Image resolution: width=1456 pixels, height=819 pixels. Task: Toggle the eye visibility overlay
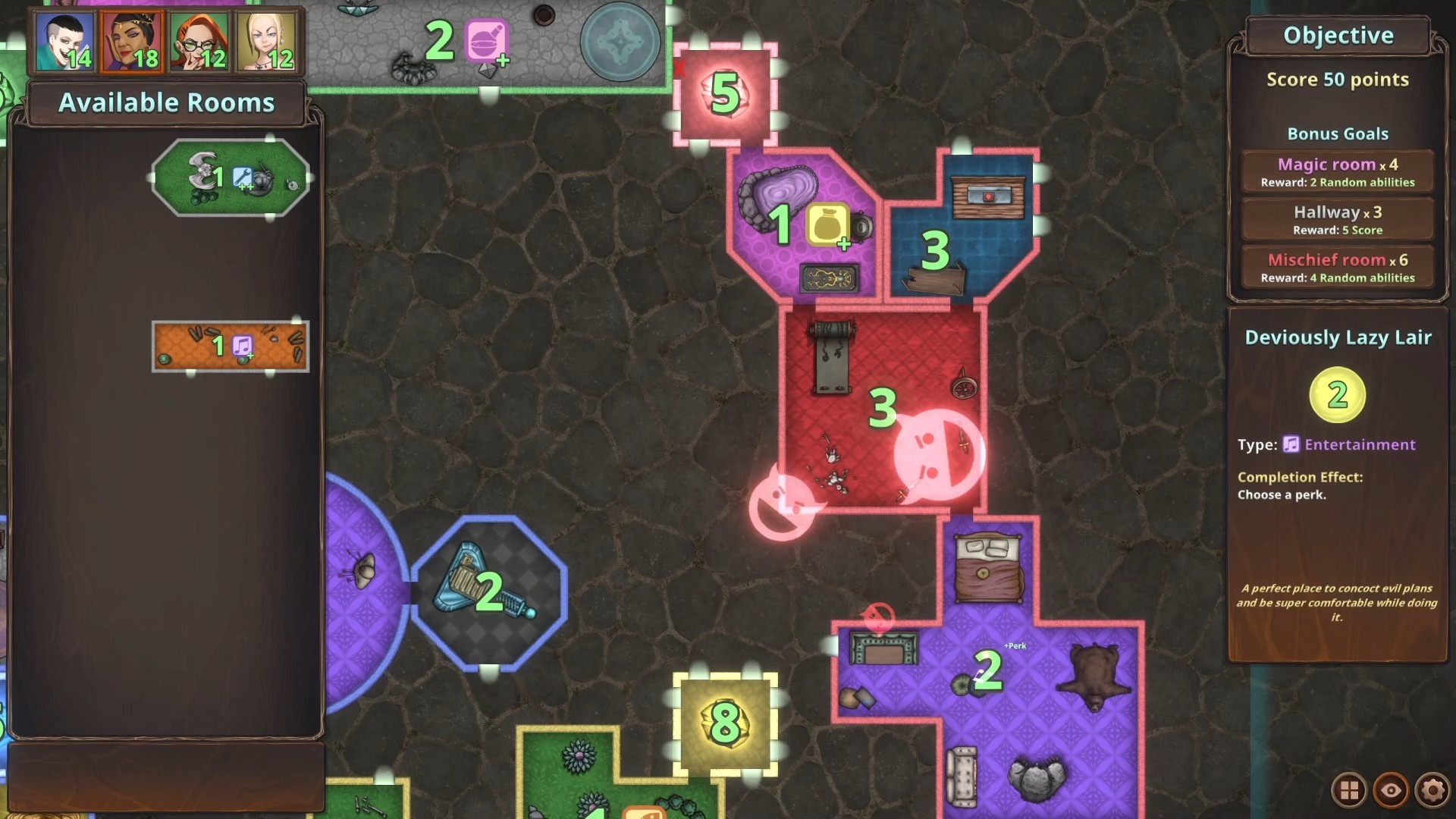1392,791
